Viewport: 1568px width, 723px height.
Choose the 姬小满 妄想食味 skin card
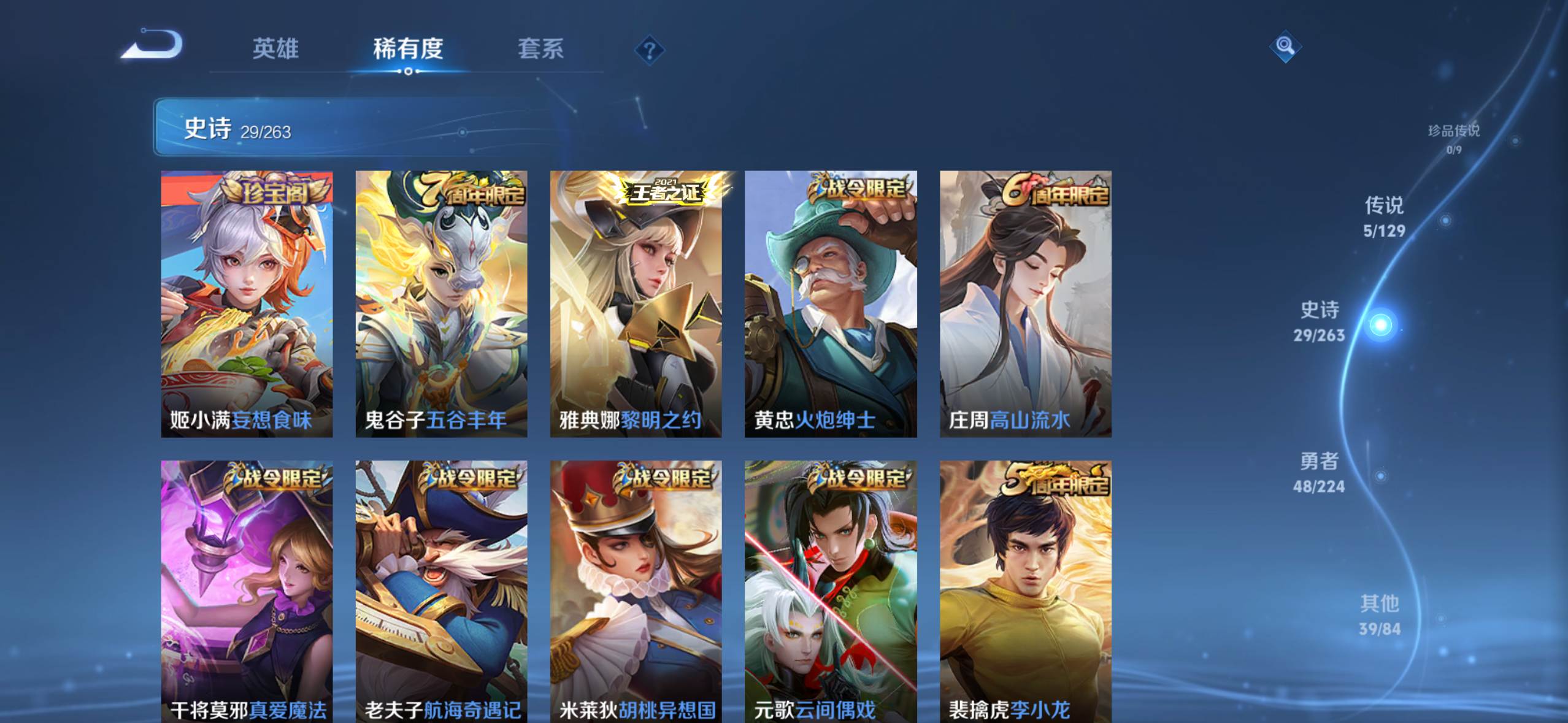(x=247, y=304)
